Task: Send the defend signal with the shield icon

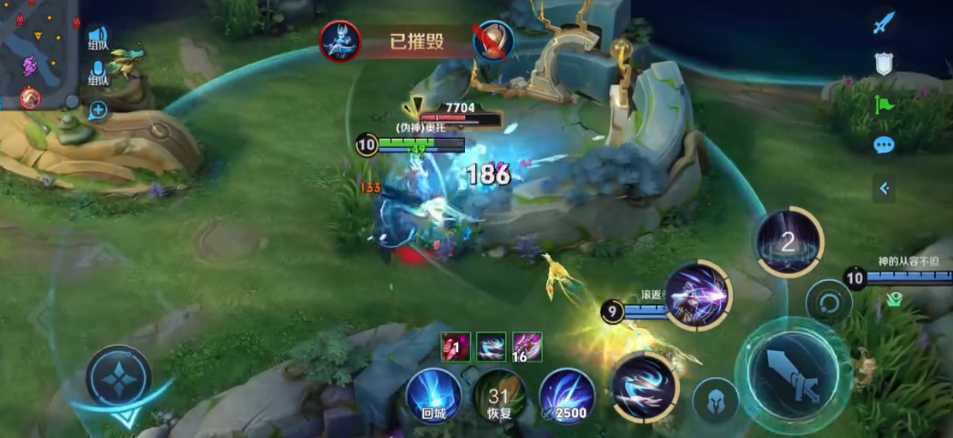Action: 883,64
